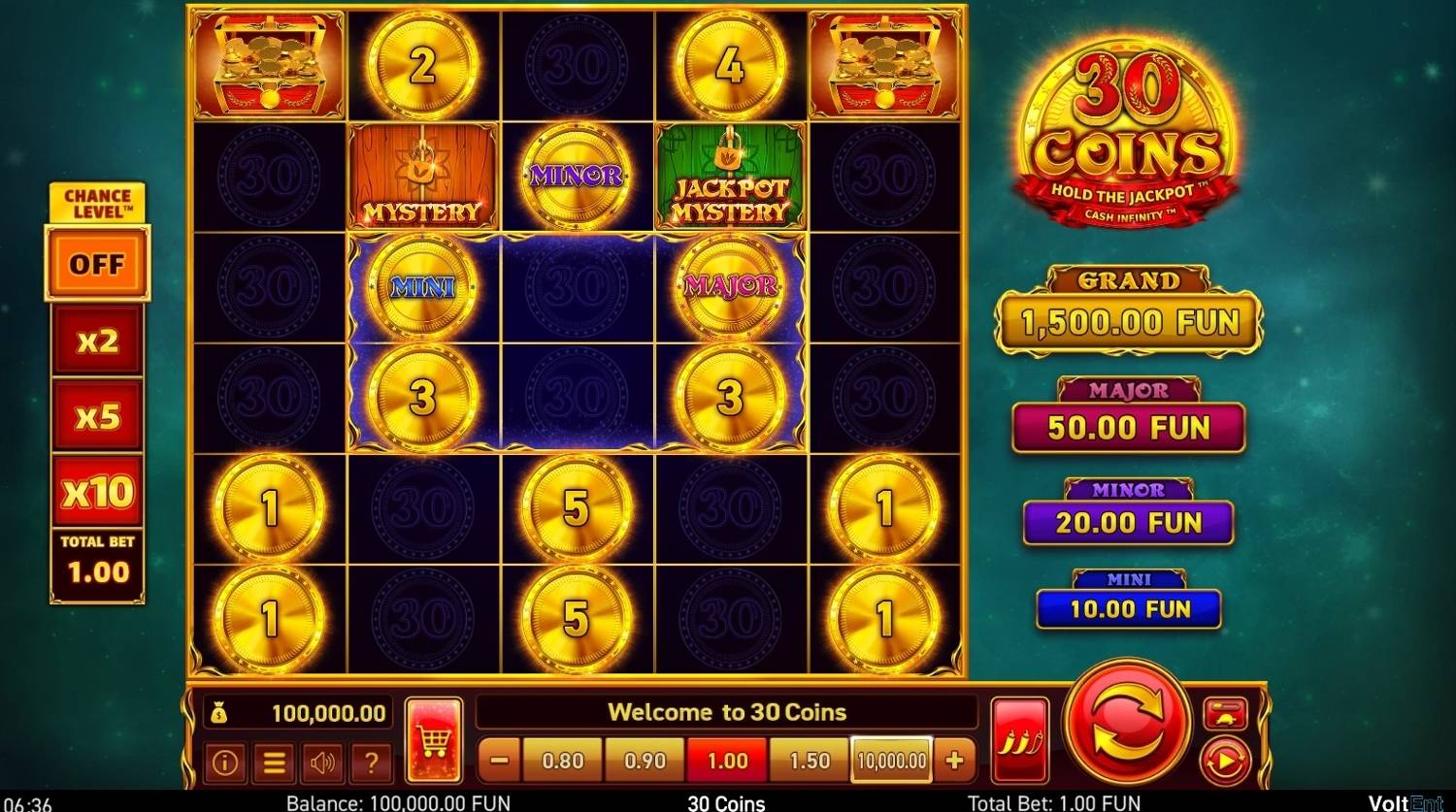Choose the 0.80 bet amount
Viewport: 1456px width, 812px height.
tap(562, 761)
